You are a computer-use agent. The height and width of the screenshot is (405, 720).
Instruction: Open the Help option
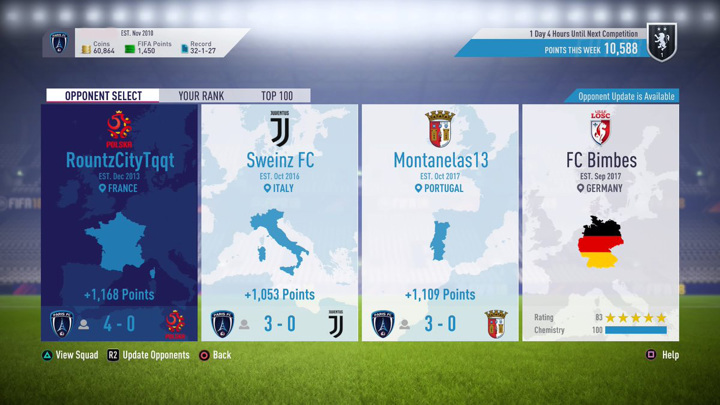(662, 355)
